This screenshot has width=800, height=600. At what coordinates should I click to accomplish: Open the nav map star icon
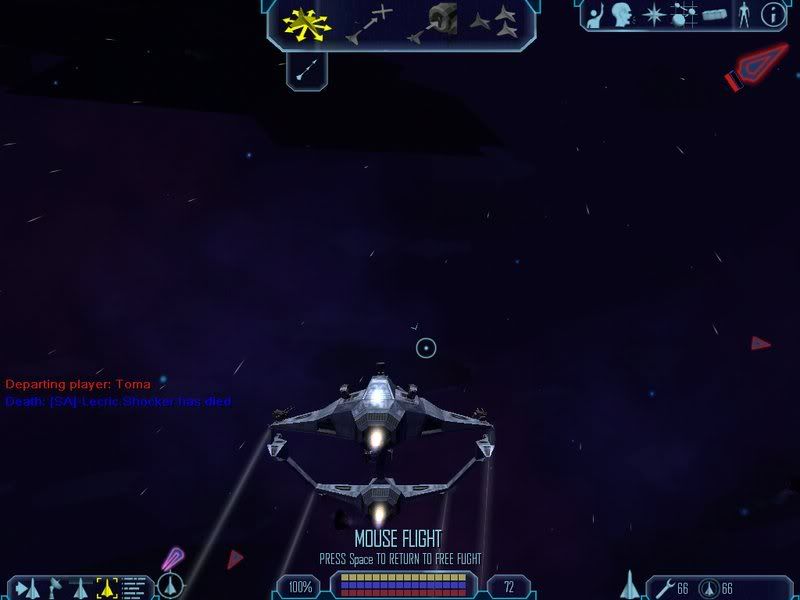pos(654,14)
